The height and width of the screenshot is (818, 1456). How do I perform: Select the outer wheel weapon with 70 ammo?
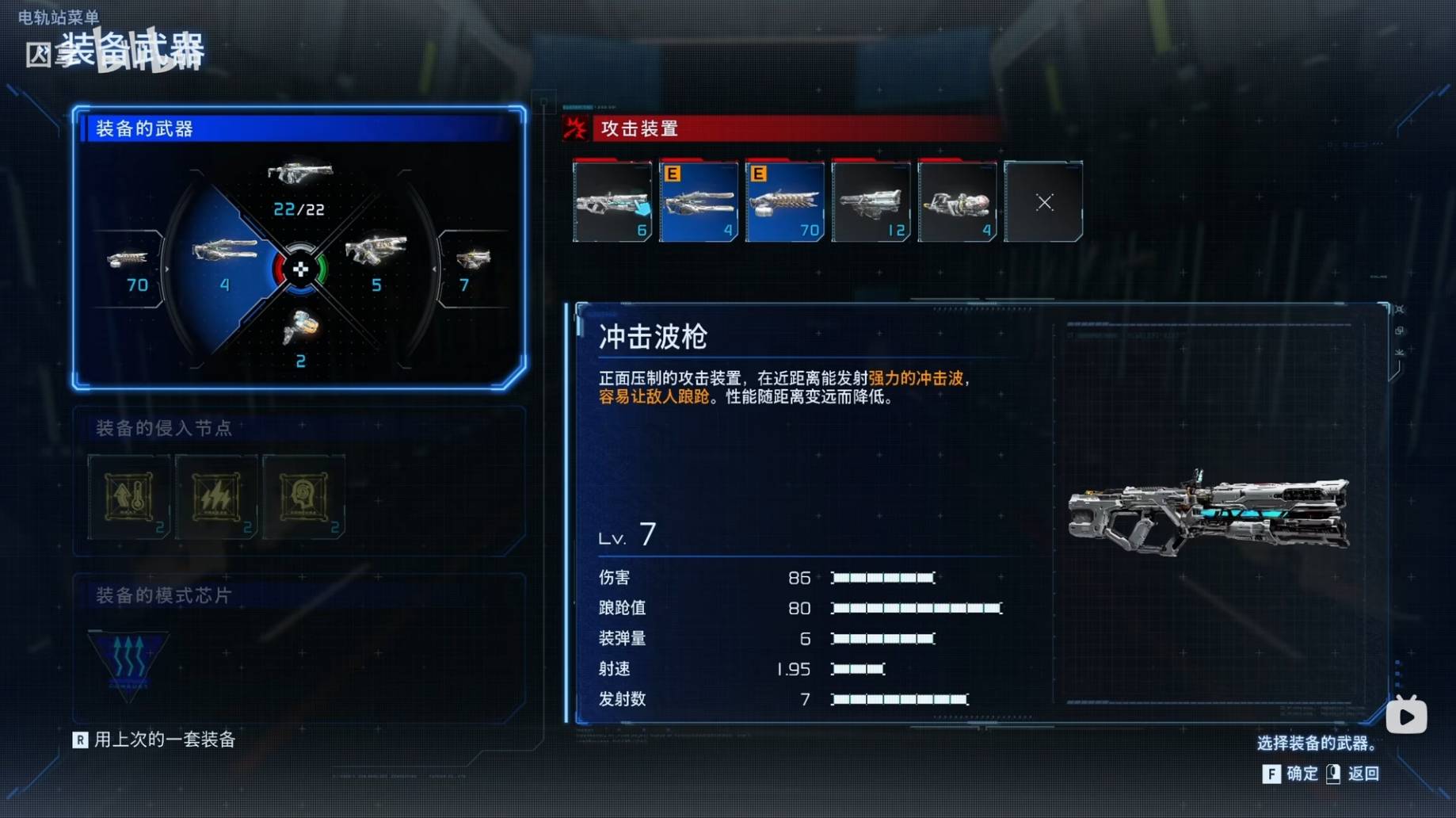(129, 267)
